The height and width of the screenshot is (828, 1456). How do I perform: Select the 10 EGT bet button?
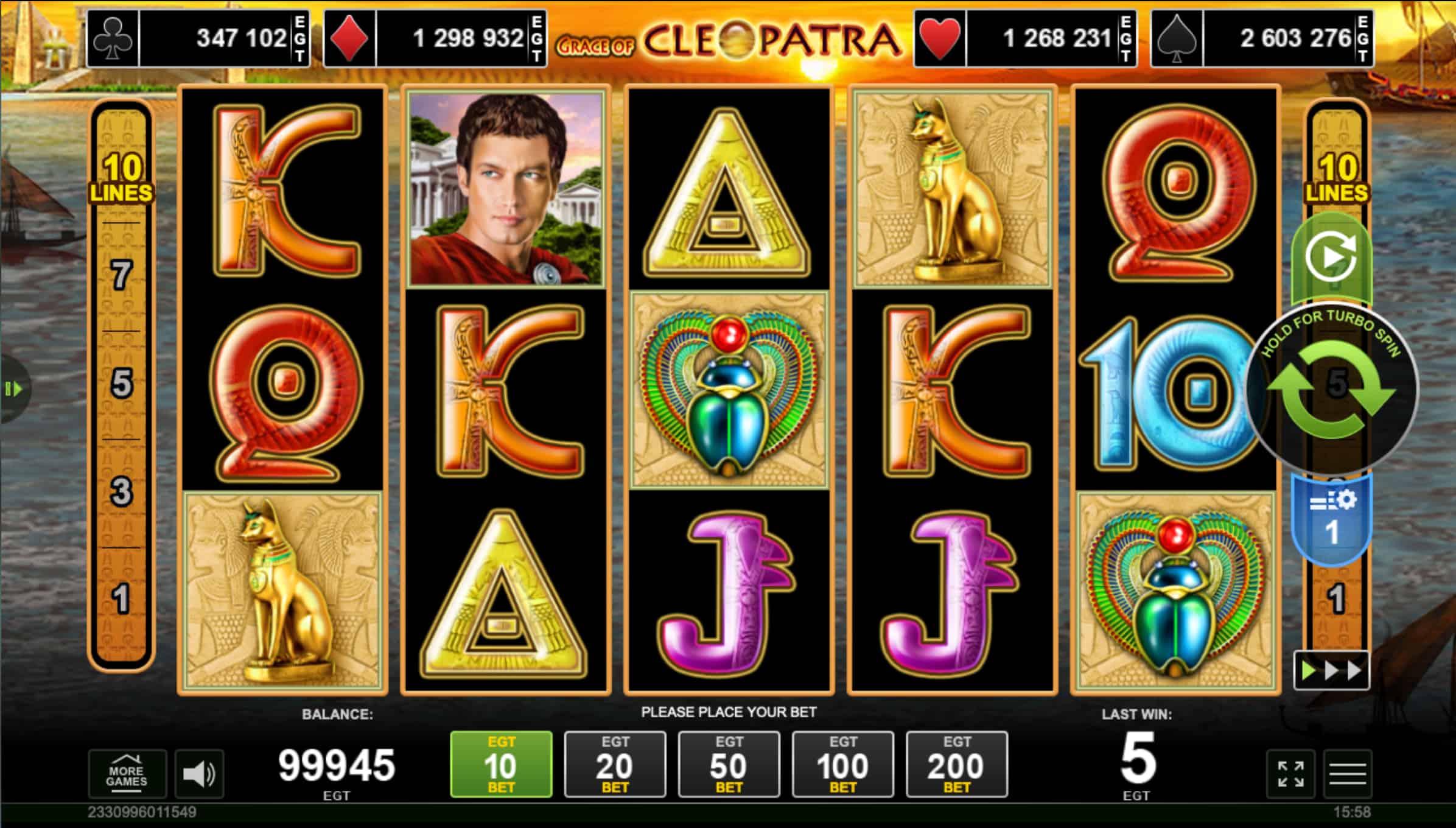click(501, 764)
